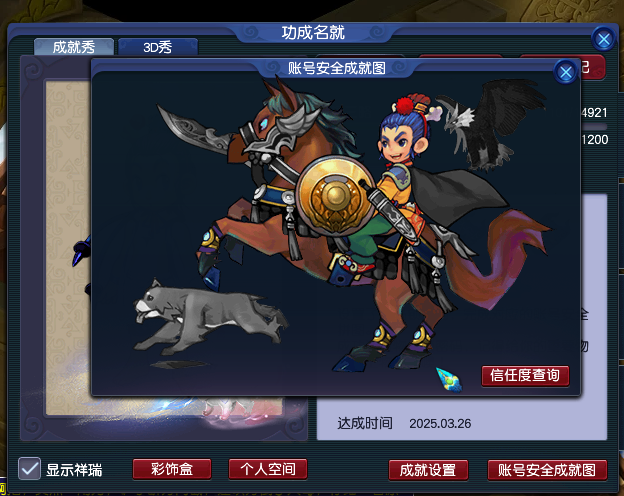
Task: Open 信任度查询 trust lookup
Action: (525, 376)
